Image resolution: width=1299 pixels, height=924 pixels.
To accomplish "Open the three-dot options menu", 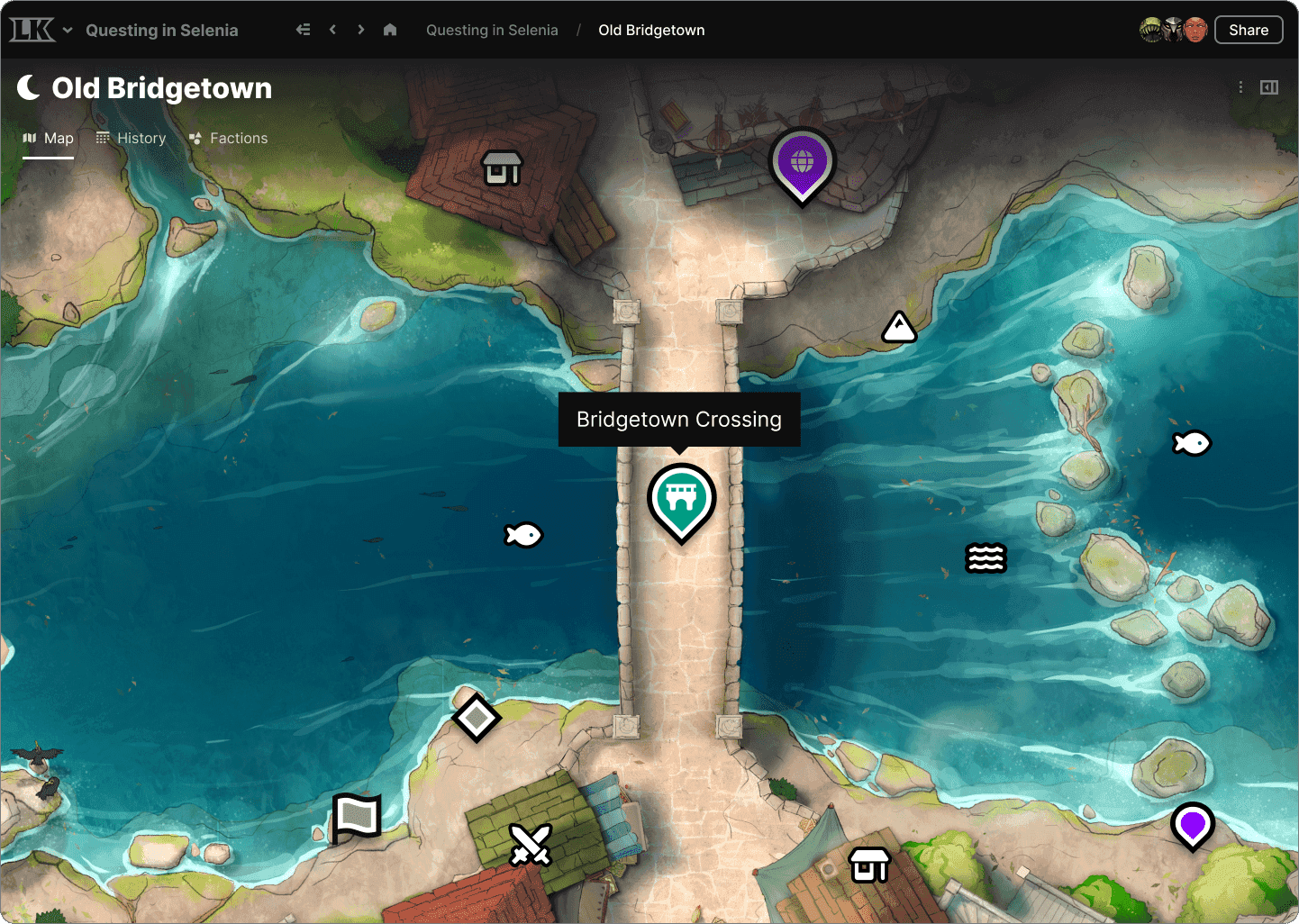I will (x=1240, y=87).
